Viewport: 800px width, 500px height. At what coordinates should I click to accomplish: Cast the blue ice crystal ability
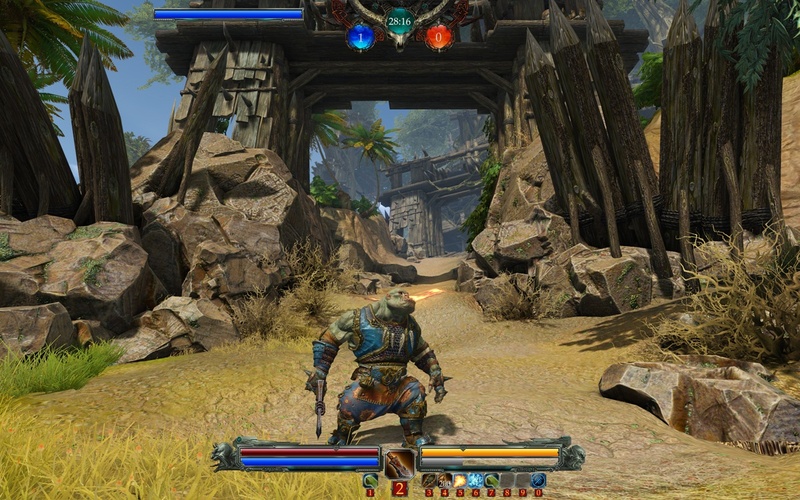pyautogui.click(x=476, y=480)
